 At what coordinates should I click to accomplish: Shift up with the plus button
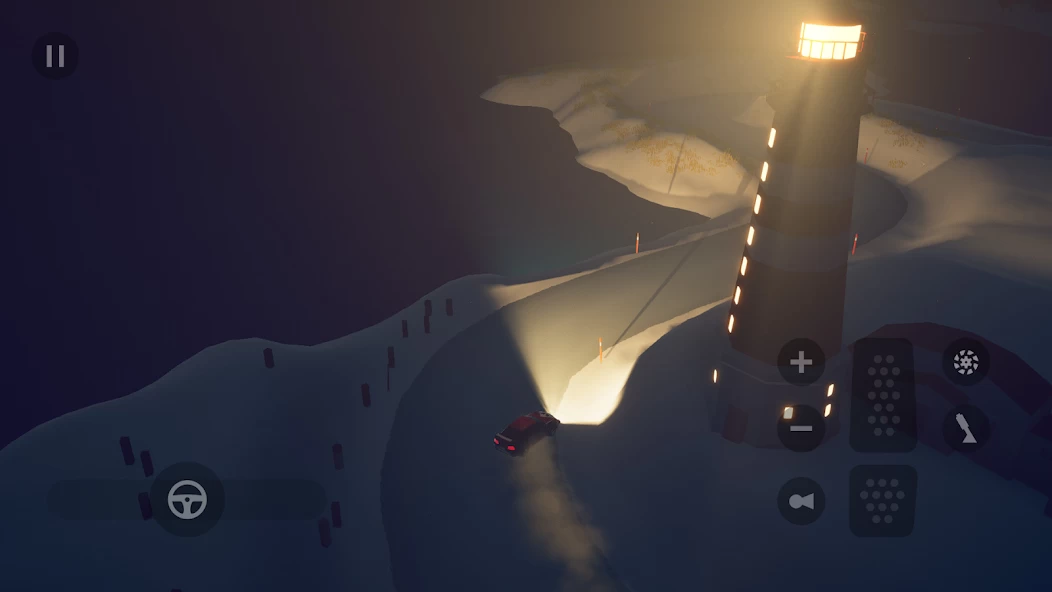pyautogui.click(x=801, y=362)
